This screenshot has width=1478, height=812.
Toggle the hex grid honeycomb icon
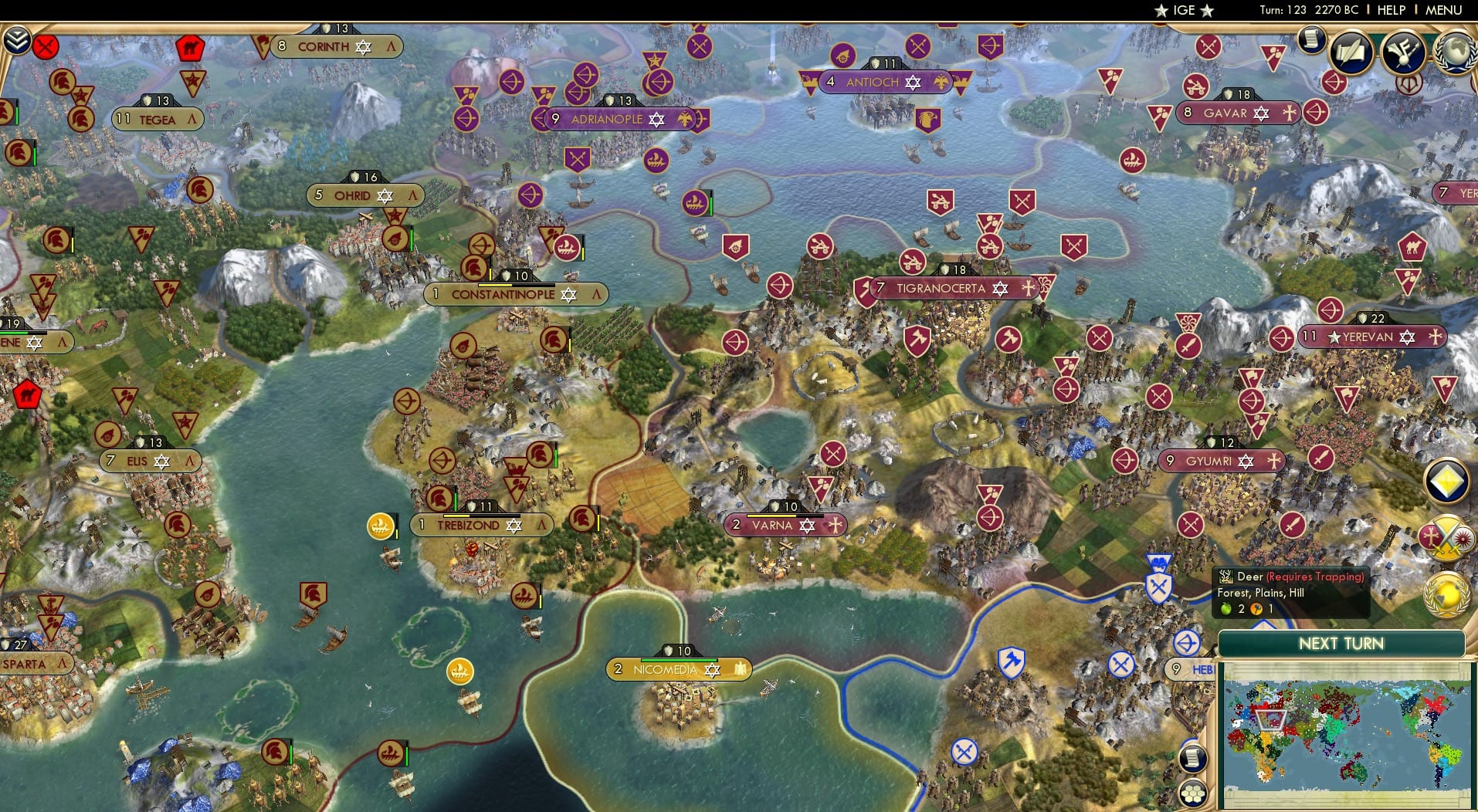tap(1193, 793)
